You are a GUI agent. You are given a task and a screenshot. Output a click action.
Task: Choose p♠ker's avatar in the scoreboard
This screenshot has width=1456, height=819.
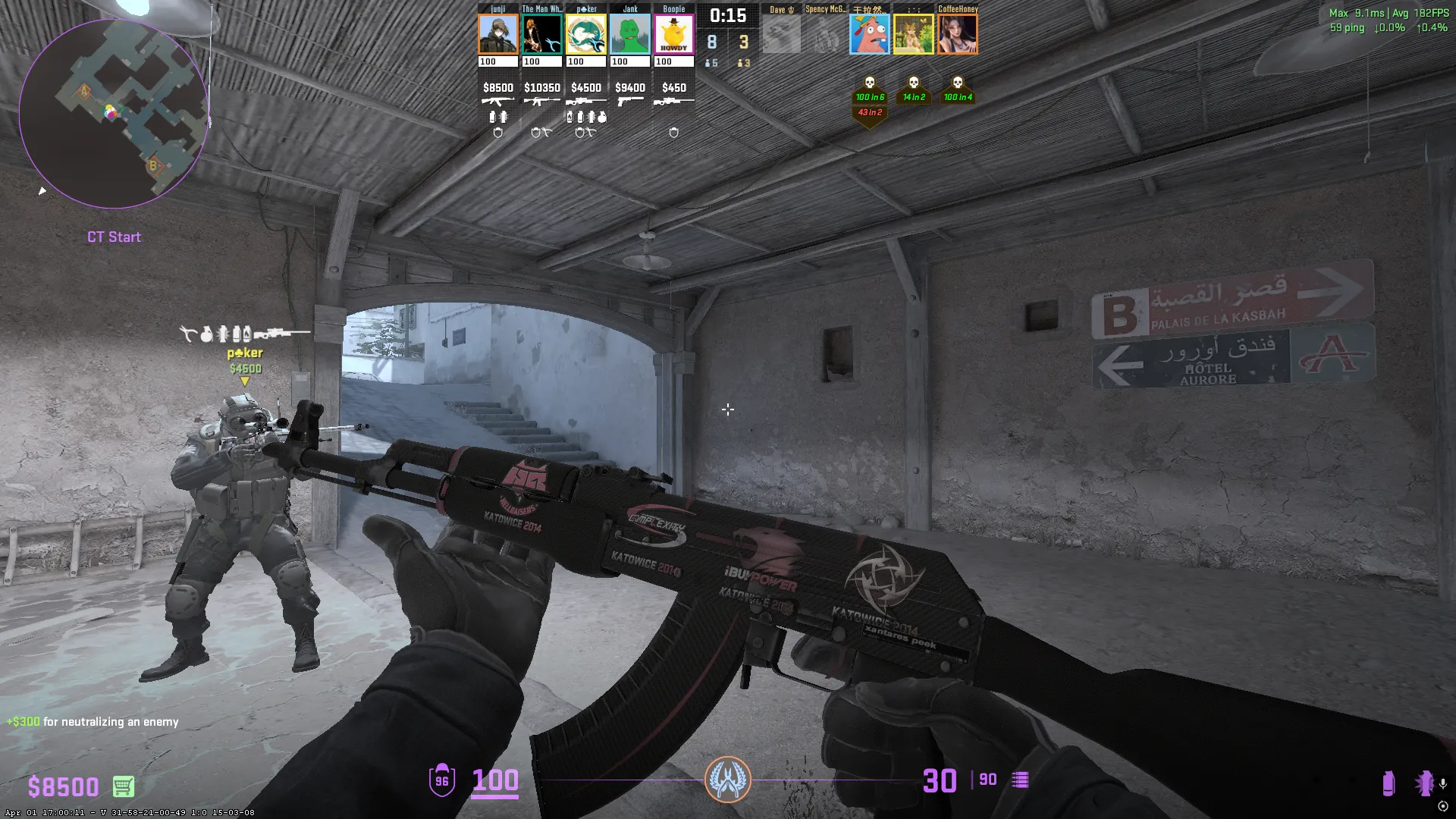(586, 34)
